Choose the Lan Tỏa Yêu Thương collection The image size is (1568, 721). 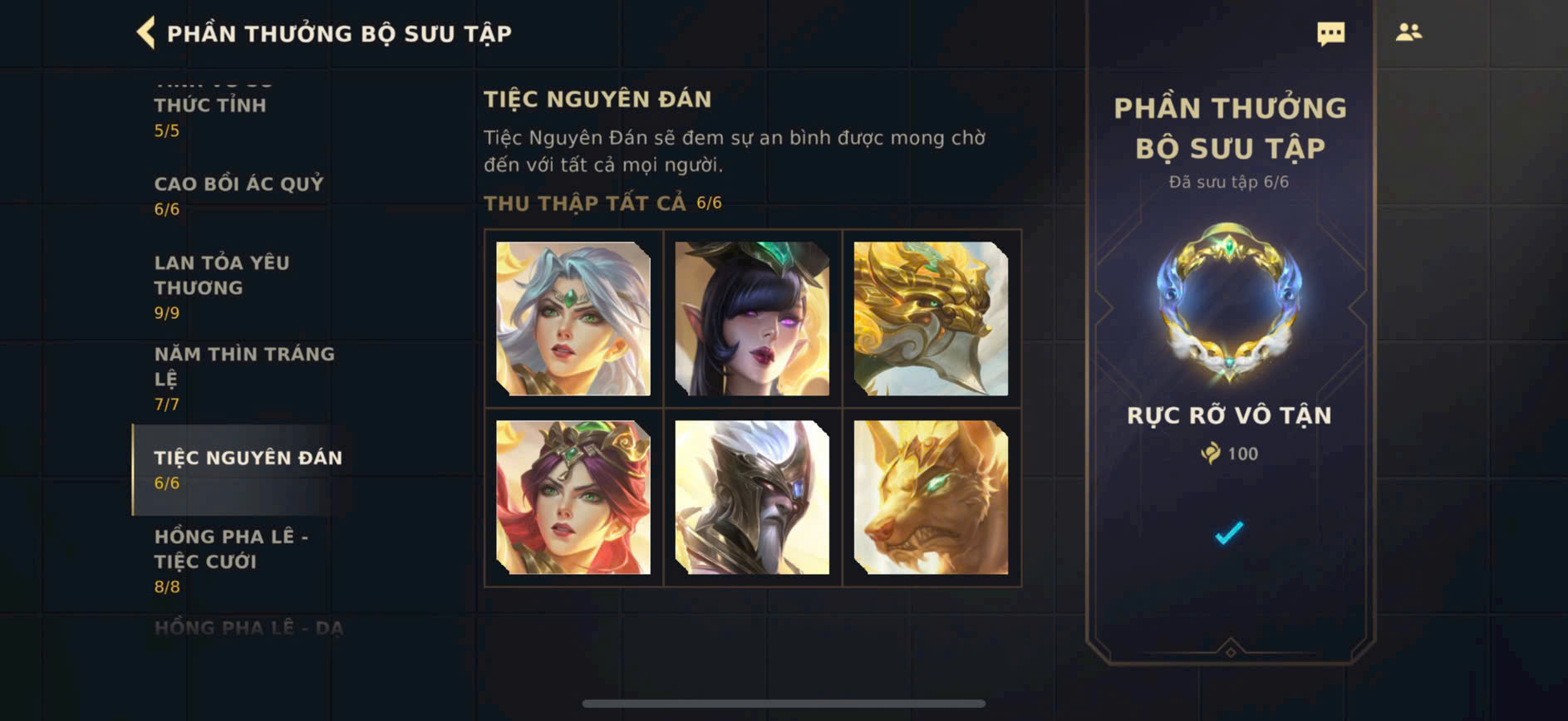[x=222, y=286]
